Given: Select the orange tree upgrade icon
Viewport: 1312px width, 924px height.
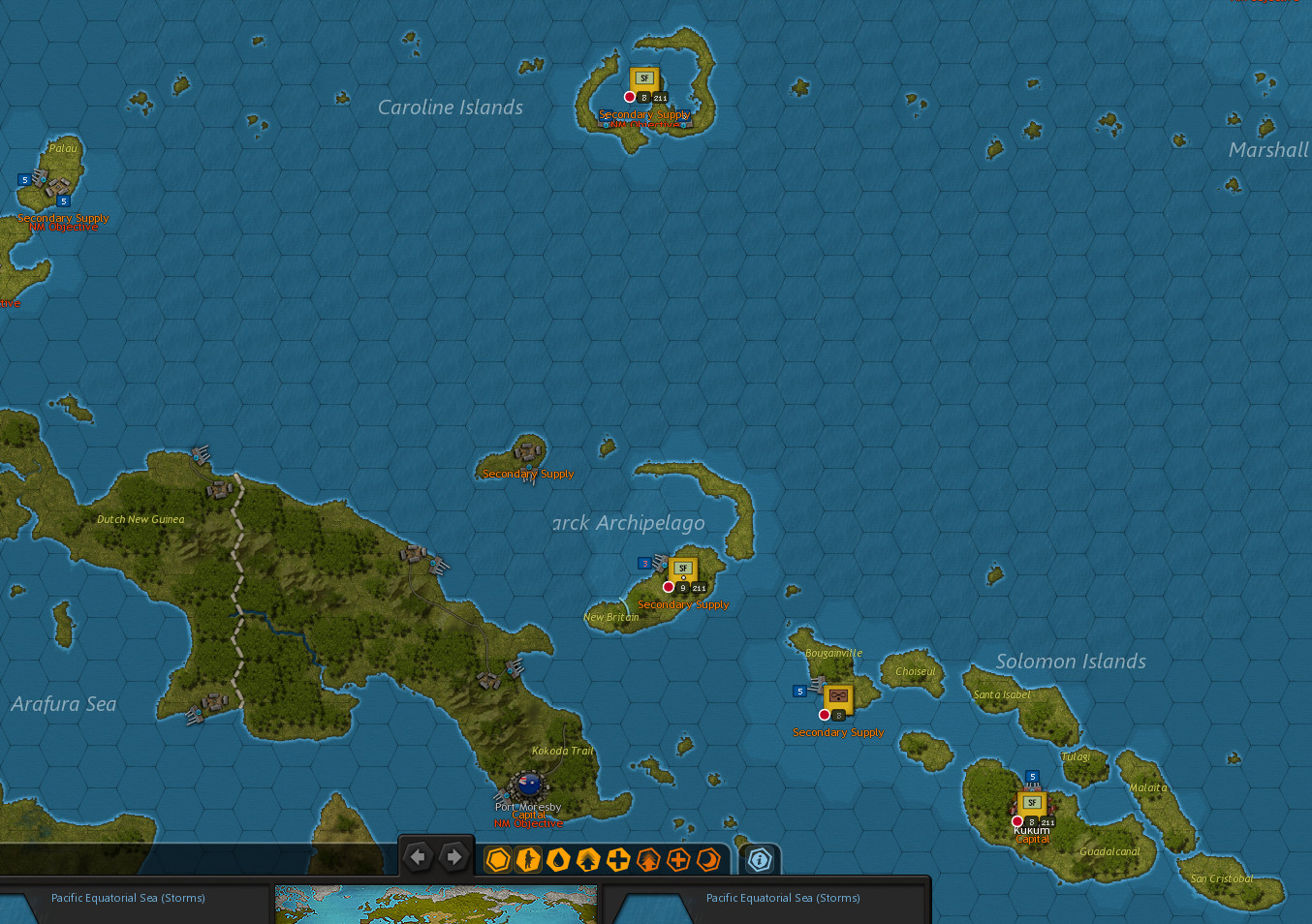Looking at the screenshot, I should (648, 859).
